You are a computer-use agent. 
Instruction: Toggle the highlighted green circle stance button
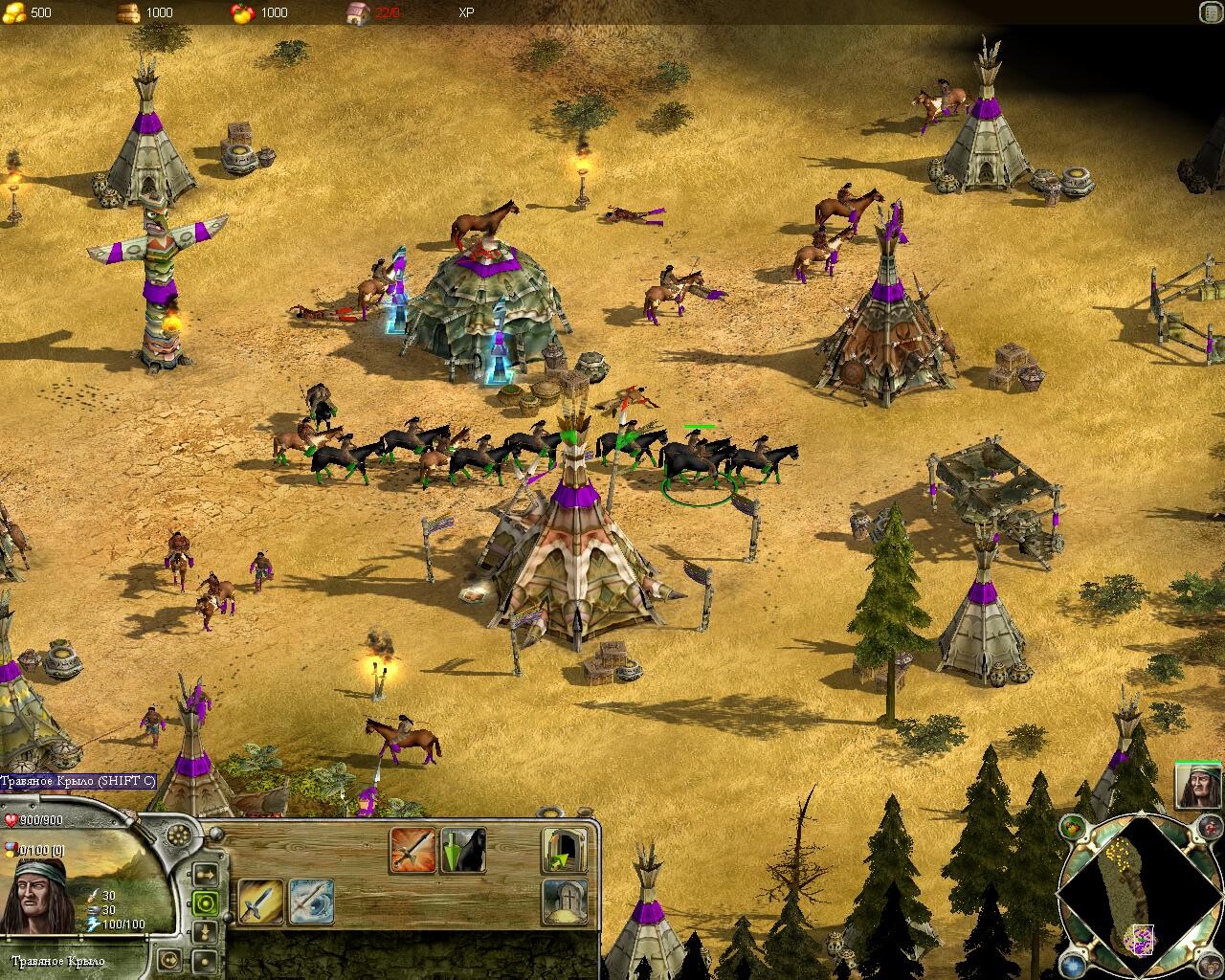[x=205, y=902]
